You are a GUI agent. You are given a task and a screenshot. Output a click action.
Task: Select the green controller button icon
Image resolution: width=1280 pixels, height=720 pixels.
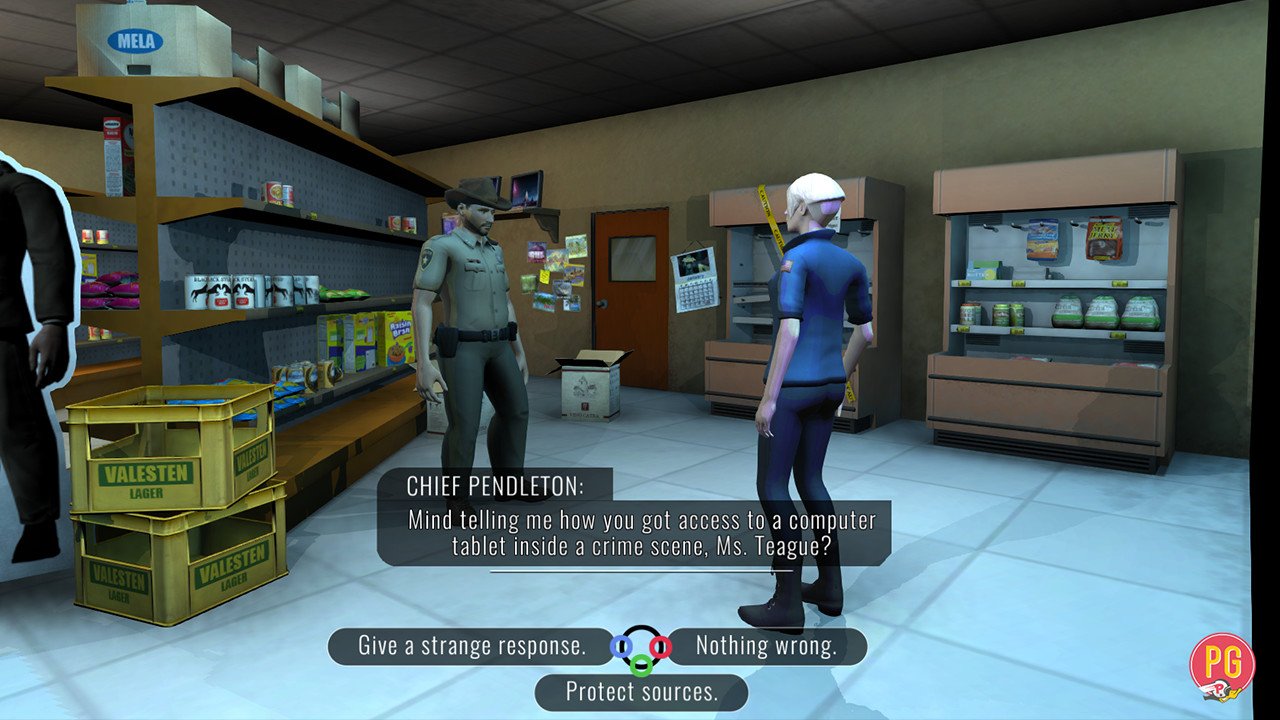point(640,665)
